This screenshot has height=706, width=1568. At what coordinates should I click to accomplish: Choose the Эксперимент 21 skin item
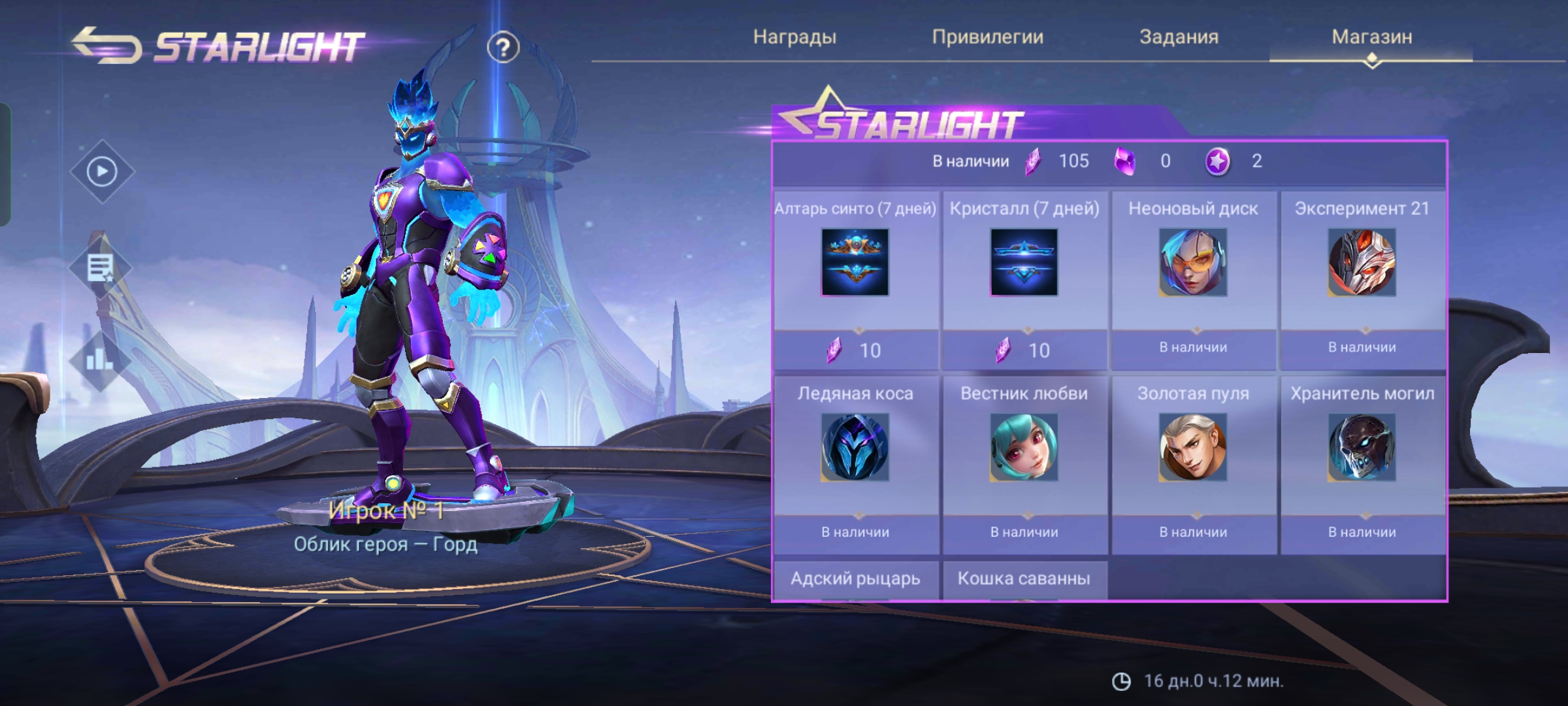pyautogui.click(x=1362, y=263)
